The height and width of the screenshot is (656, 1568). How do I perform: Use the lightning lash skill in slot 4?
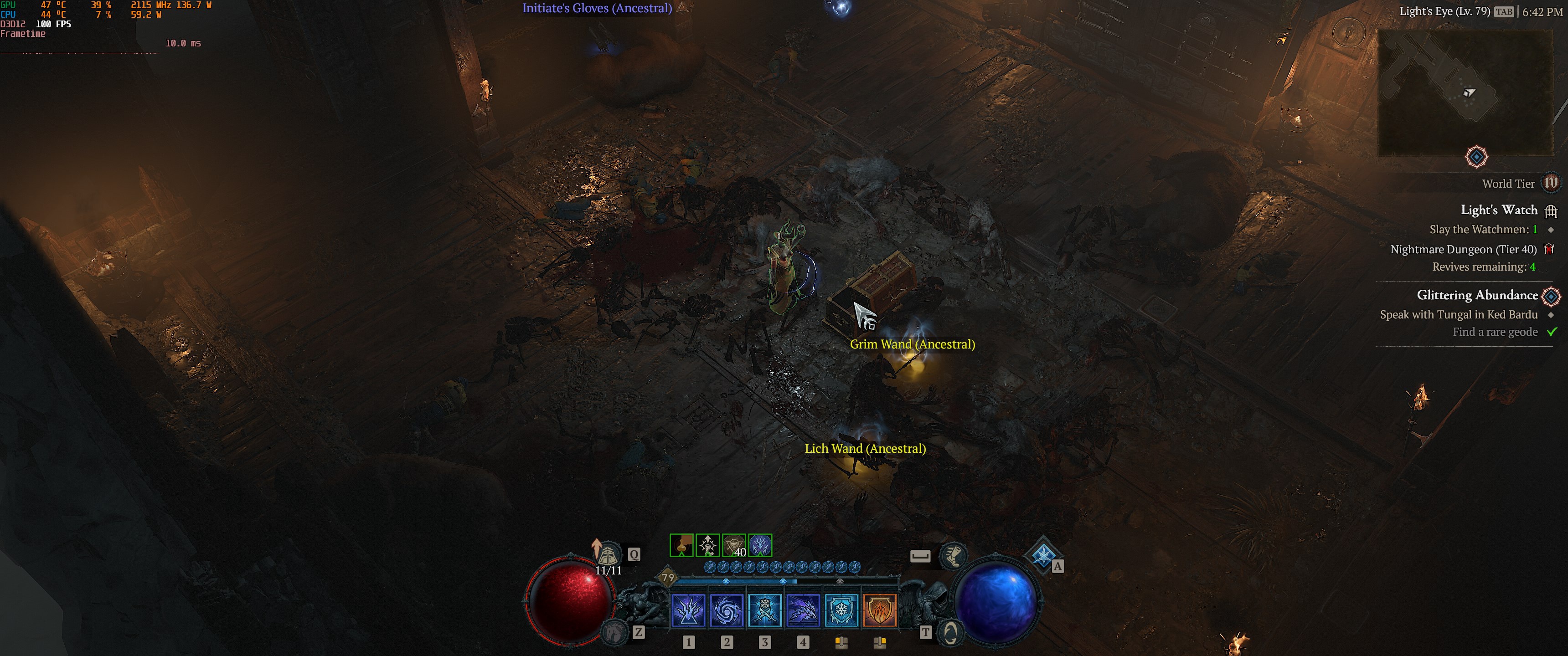[x=803, y=610]
